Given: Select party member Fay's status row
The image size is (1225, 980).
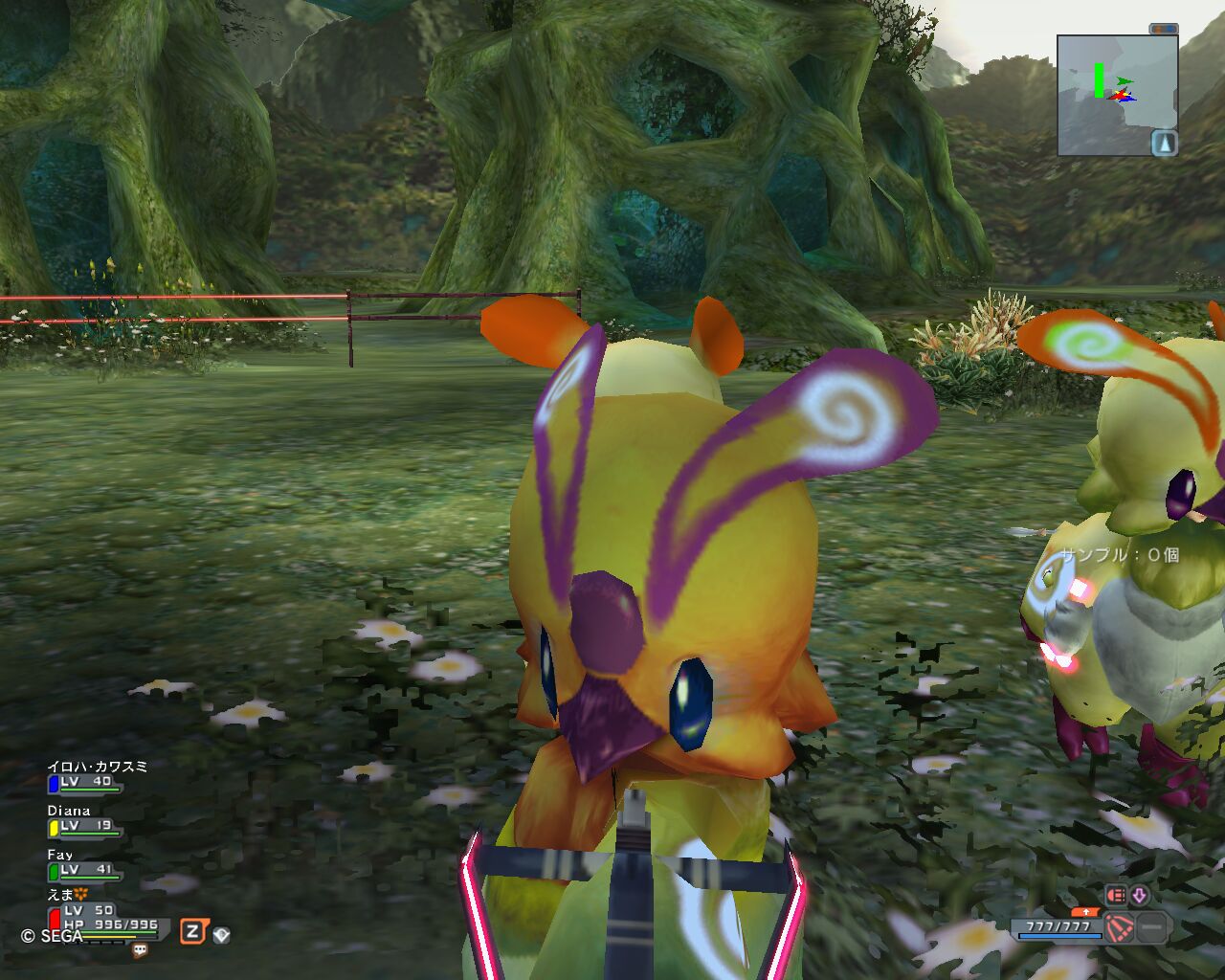Looking at the screenshot, I should click(x=82, y=864).
